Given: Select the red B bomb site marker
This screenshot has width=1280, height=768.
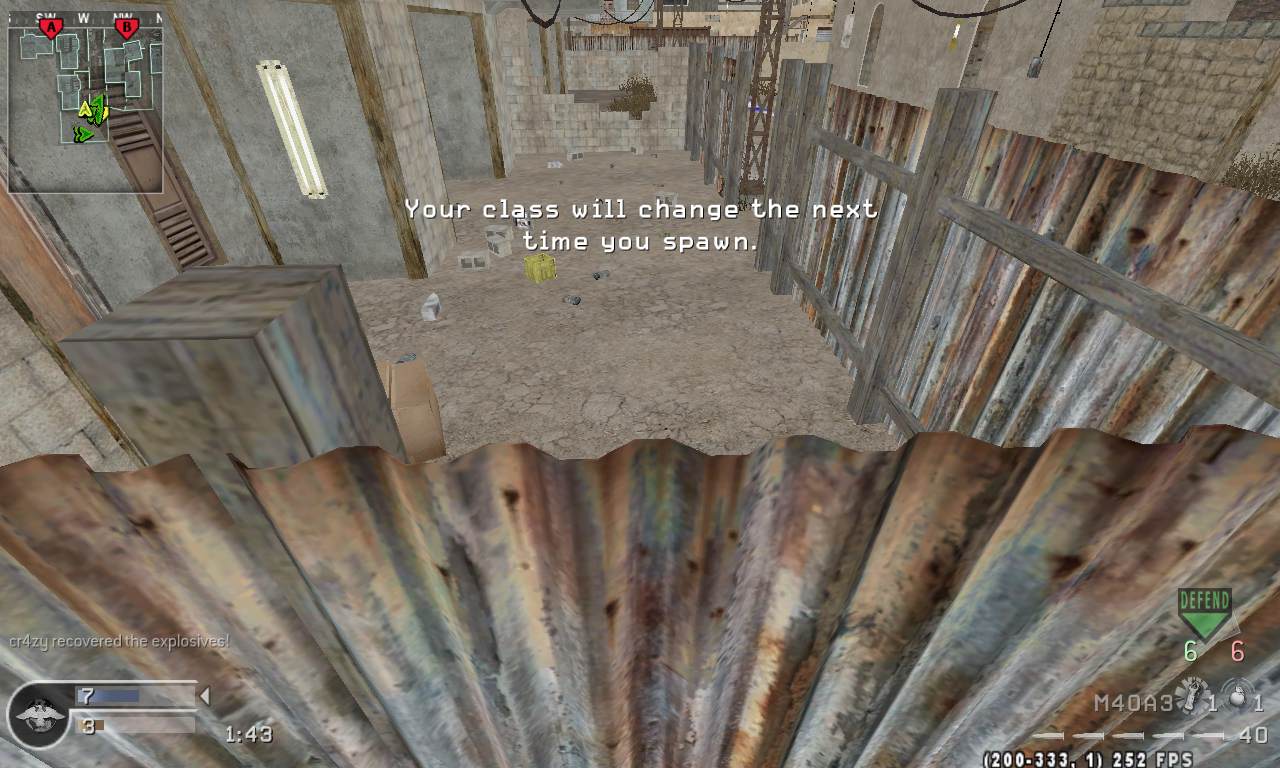Looking at the screenshot, I should click(126, 28).
